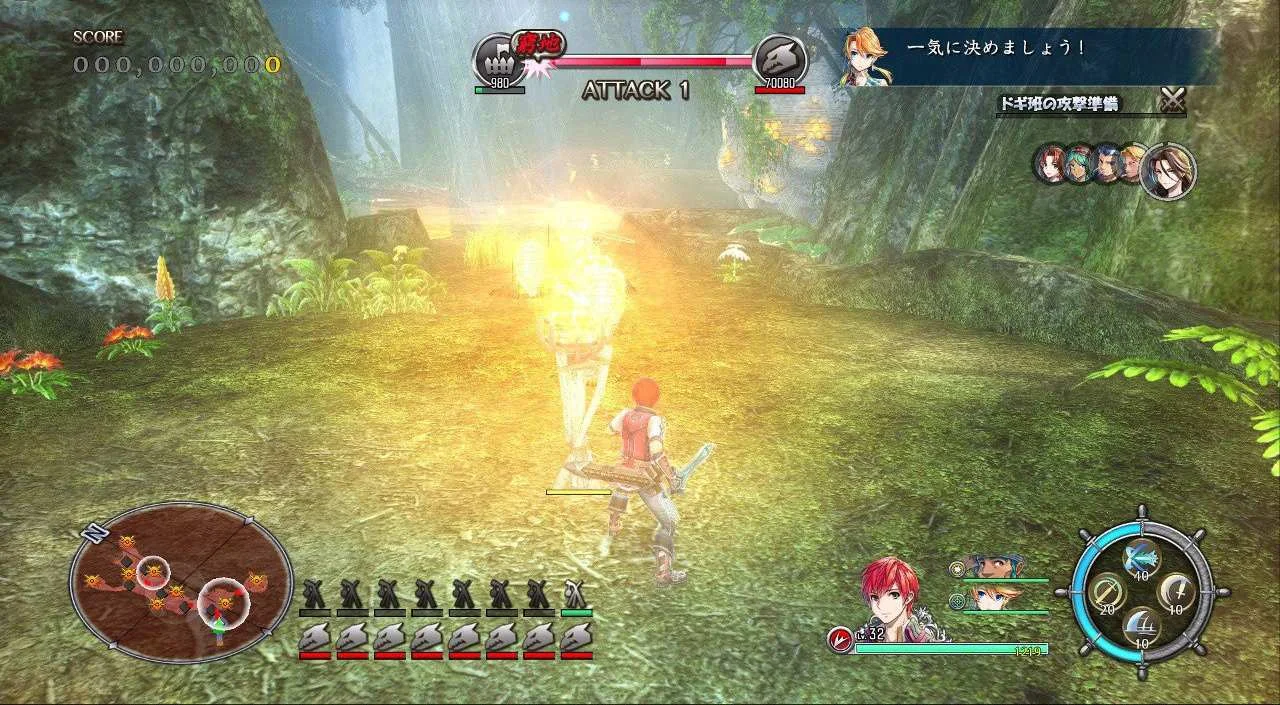The width and height of the screenshot is (1280, 705).
Task: Click the blonde speaker portrait in dialogue box
Action: pyautogui.click(x=865, y=56)
